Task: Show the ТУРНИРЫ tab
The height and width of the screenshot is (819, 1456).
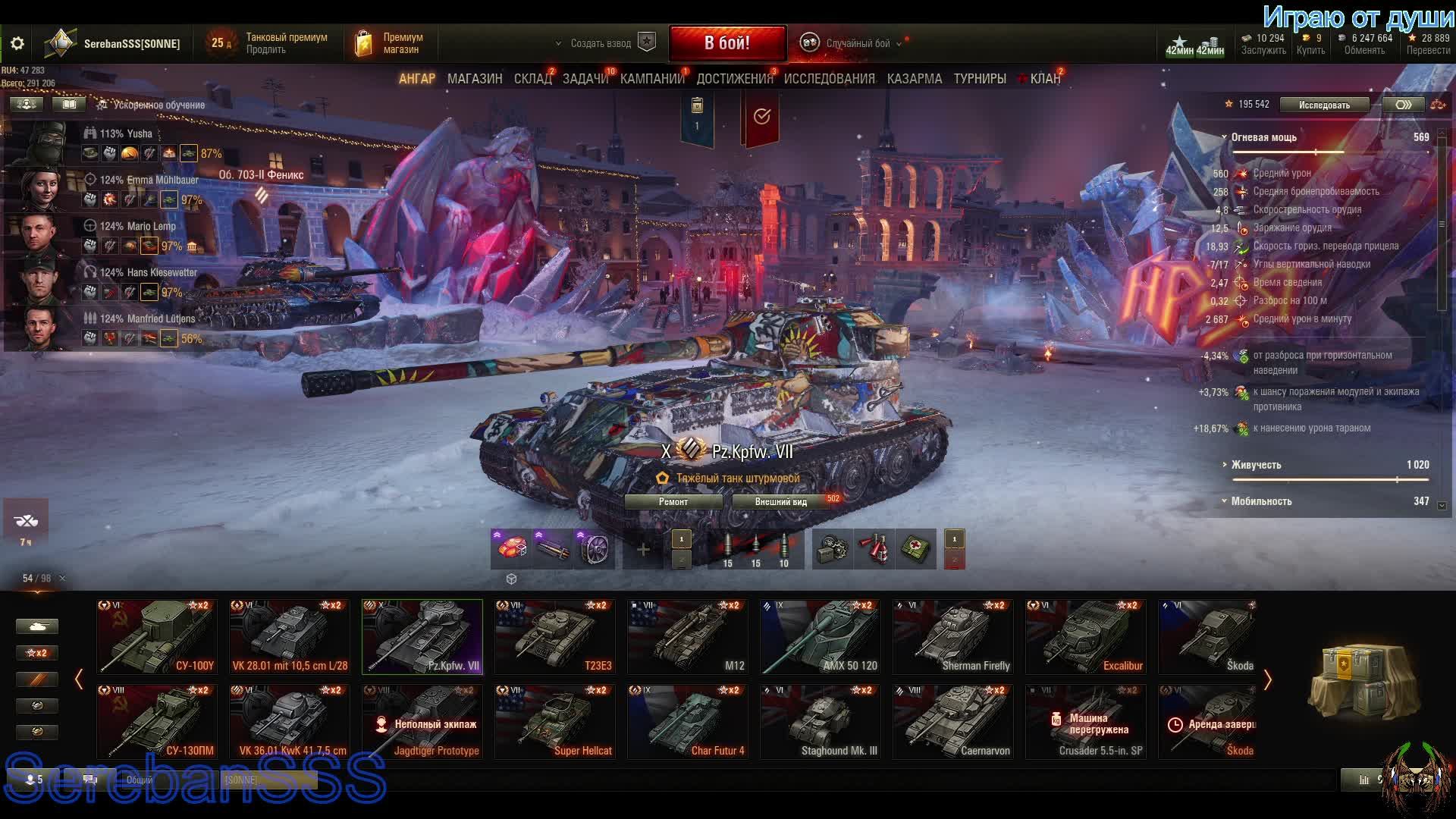Action: [980, 79]
